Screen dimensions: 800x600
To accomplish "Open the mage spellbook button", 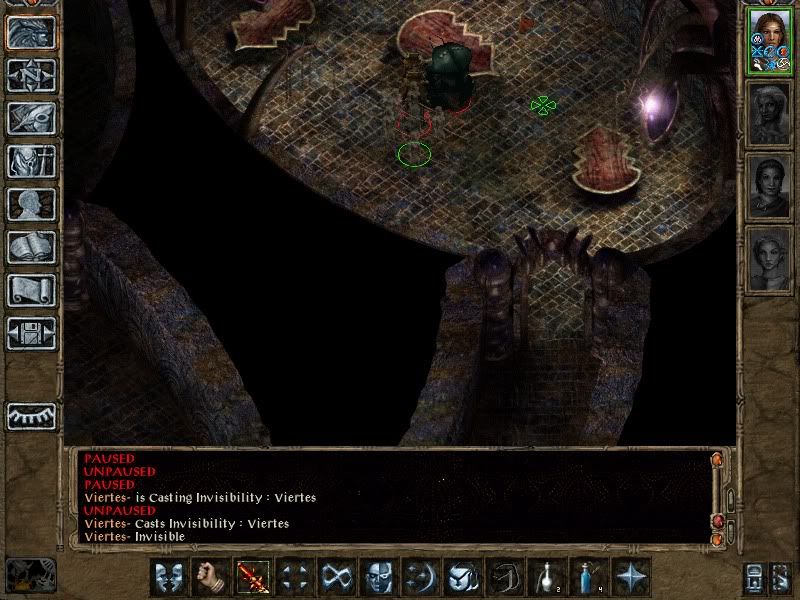I will click(32, 247).
